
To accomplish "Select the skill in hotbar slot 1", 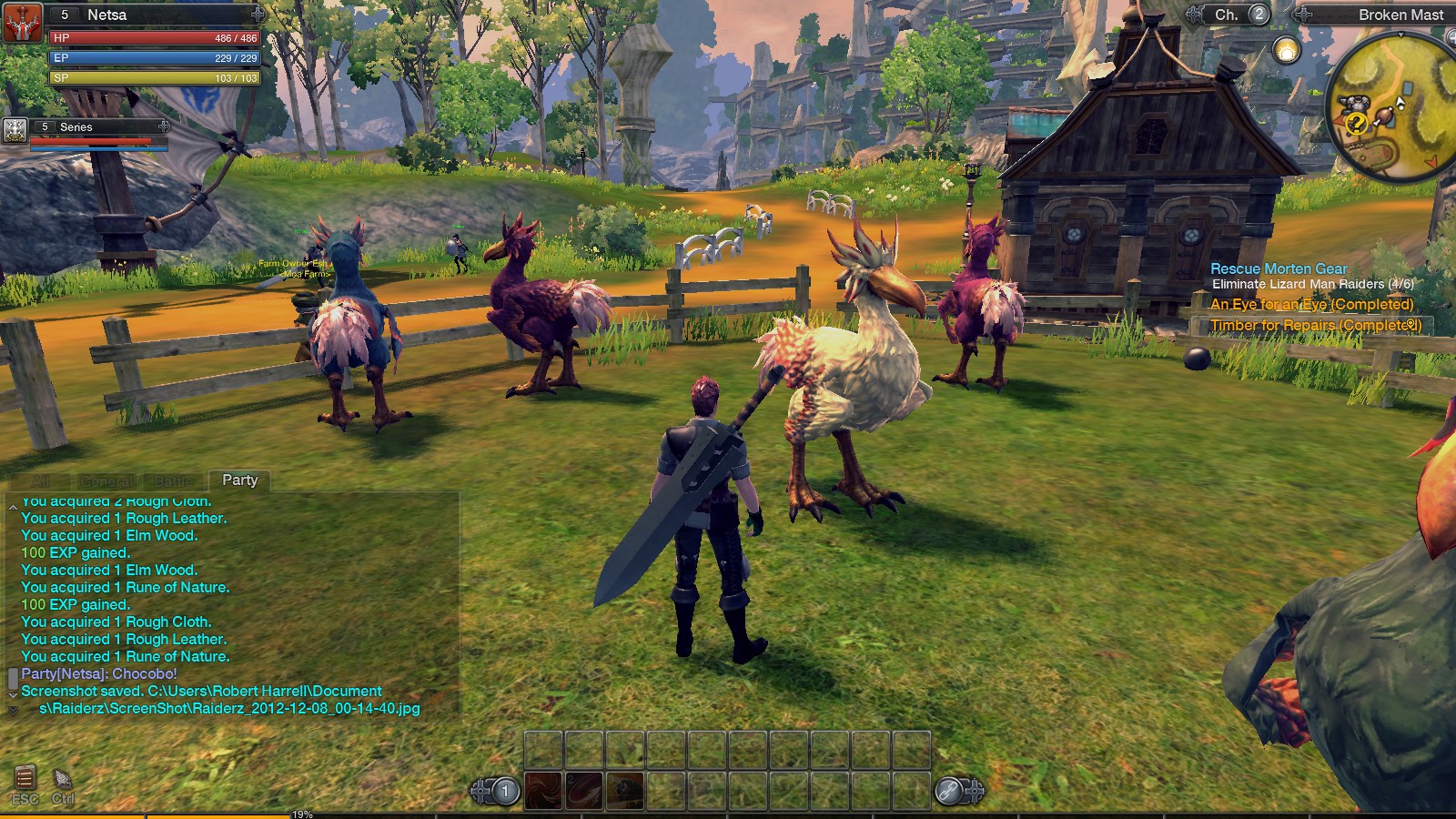I will (x=544, y=792).
